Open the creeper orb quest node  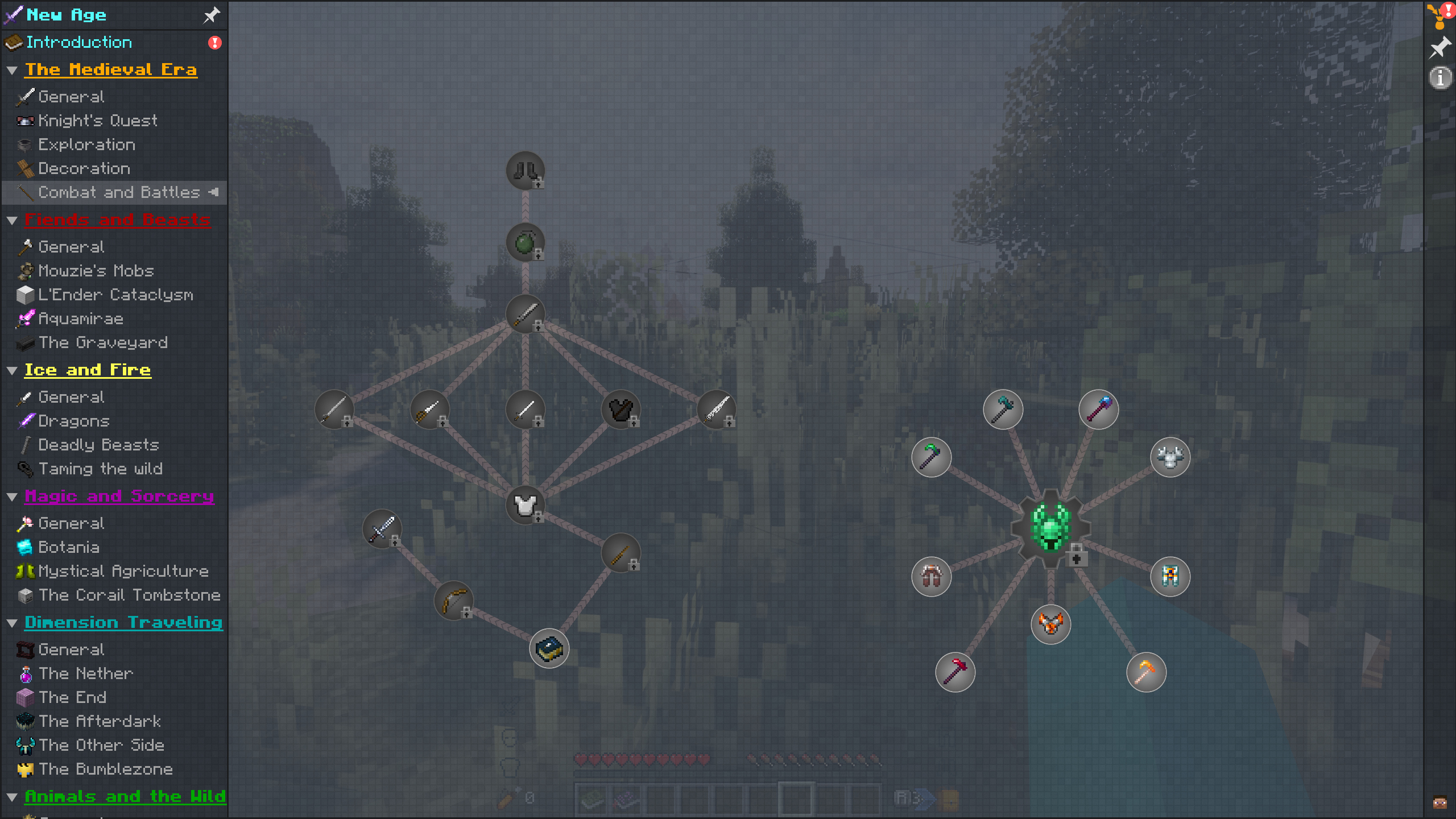[x=524, y=242]
